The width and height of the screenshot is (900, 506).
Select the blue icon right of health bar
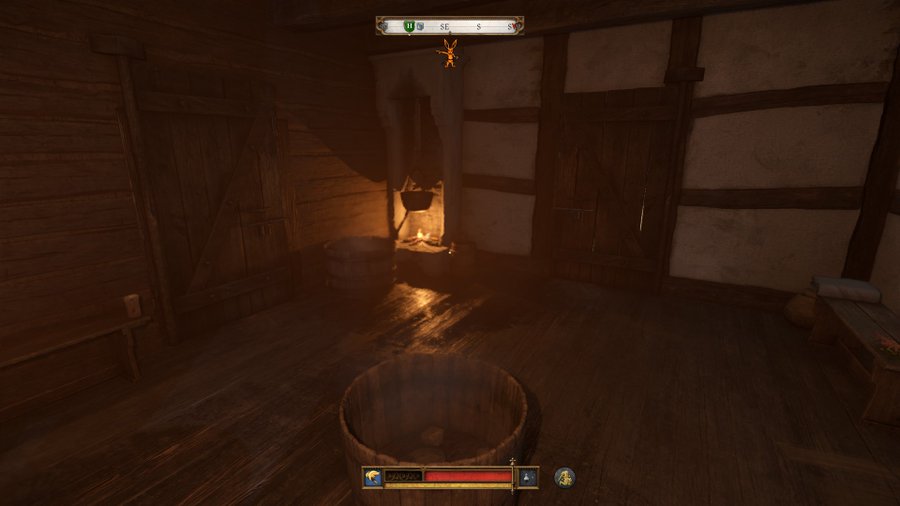528,477
